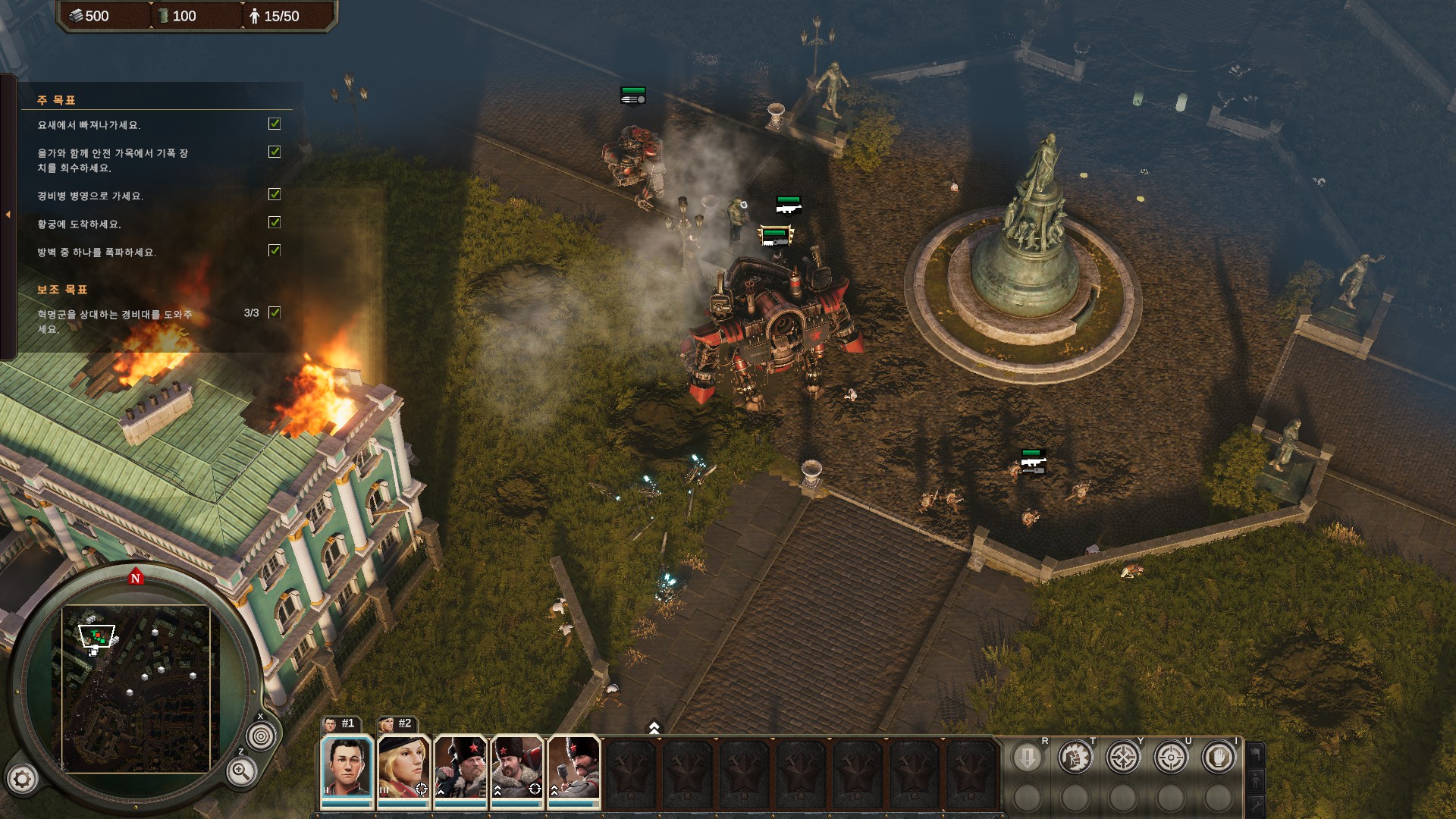Open the flag tab beside command panel
Screen dimensions: 1456x819
point(1256,754)
